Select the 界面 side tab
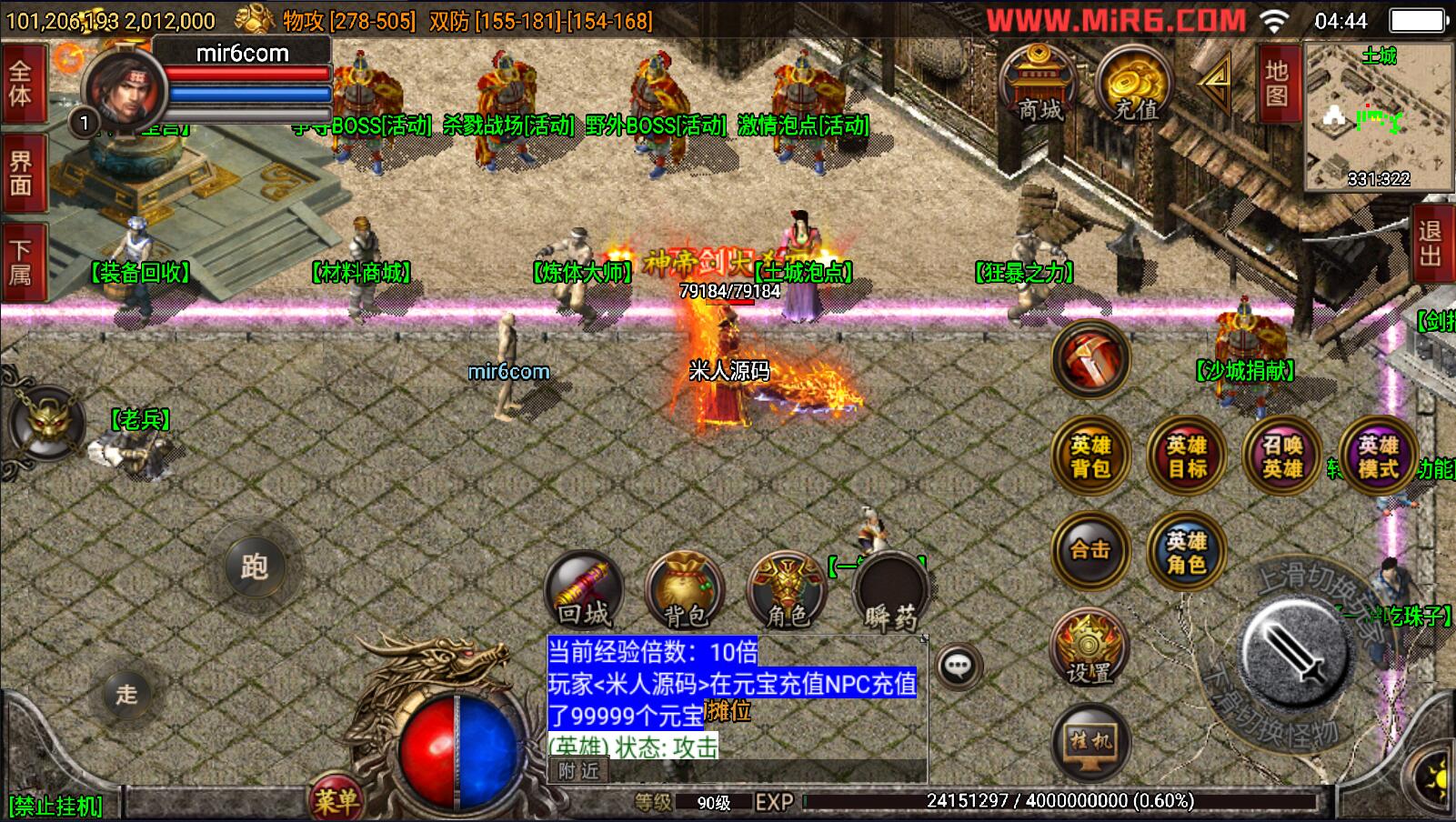Viewport: 1456px width, 822px height. [x=21, y=174]
